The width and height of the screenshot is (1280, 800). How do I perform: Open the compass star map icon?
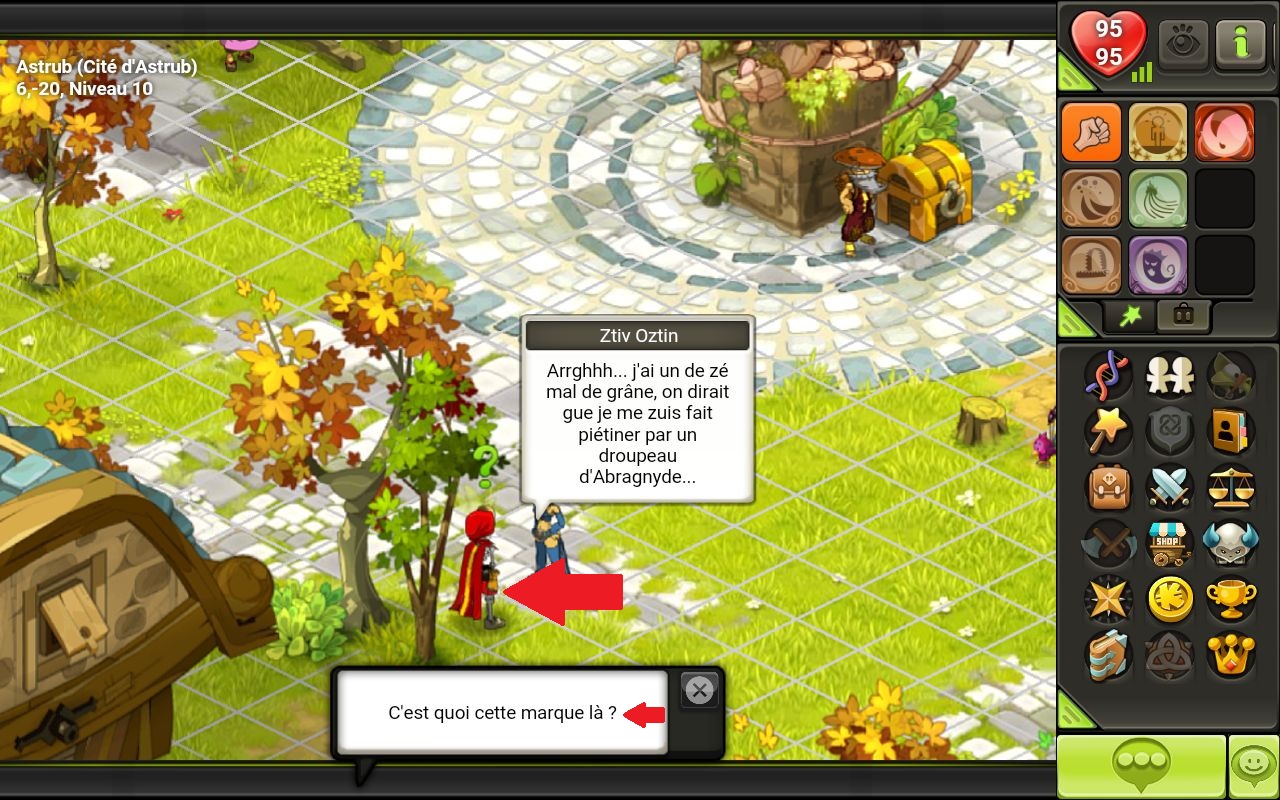pyautogui.click(x=1109, y=599)
